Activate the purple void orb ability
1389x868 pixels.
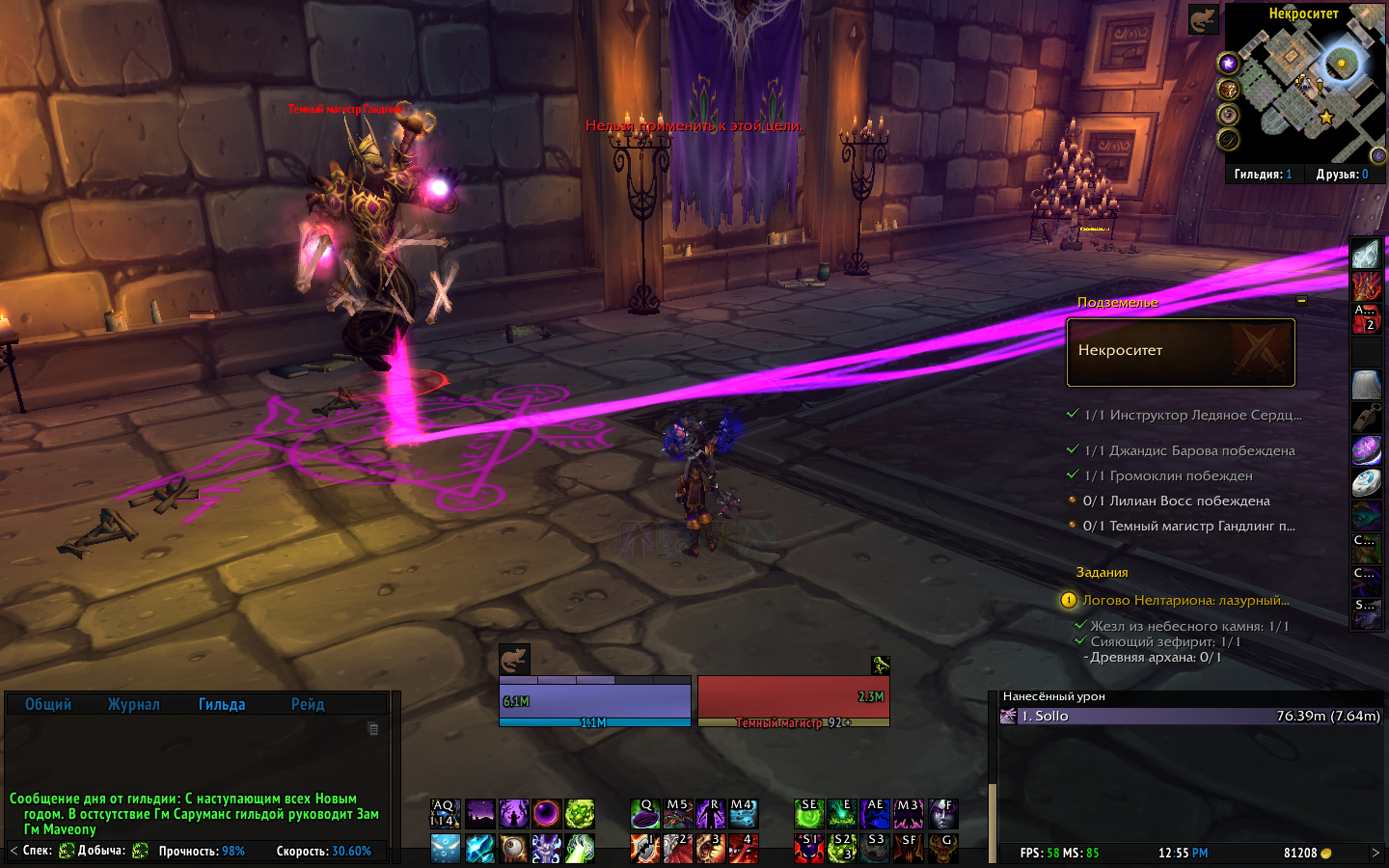coord(546,814)
